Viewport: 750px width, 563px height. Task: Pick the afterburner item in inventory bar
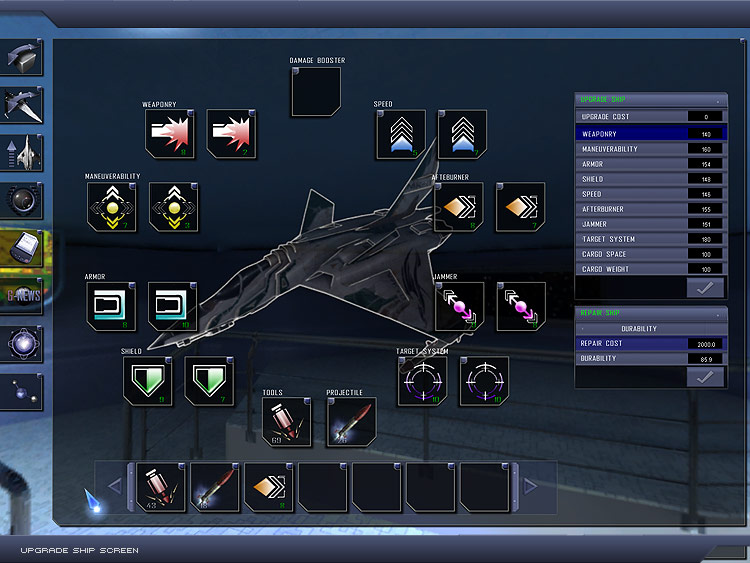click(x=268, y=486)
